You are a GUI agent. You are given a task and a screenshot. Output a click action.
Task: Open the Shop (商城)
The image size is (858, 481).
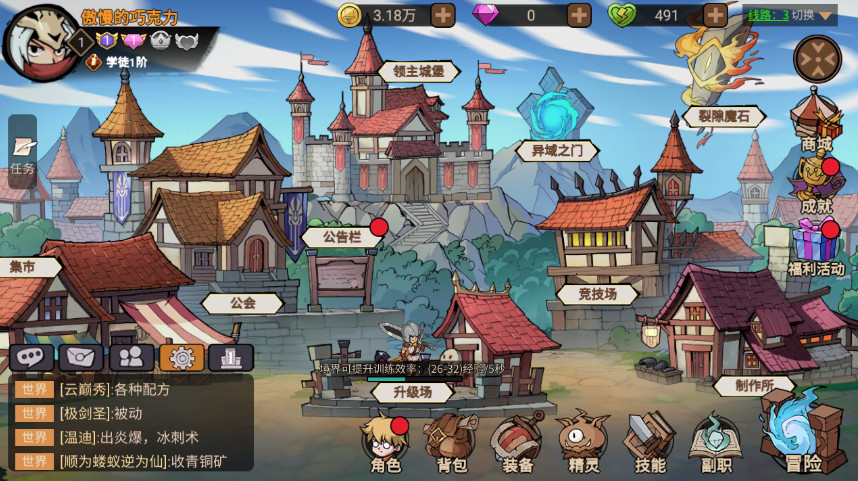[x=816, y=125]
